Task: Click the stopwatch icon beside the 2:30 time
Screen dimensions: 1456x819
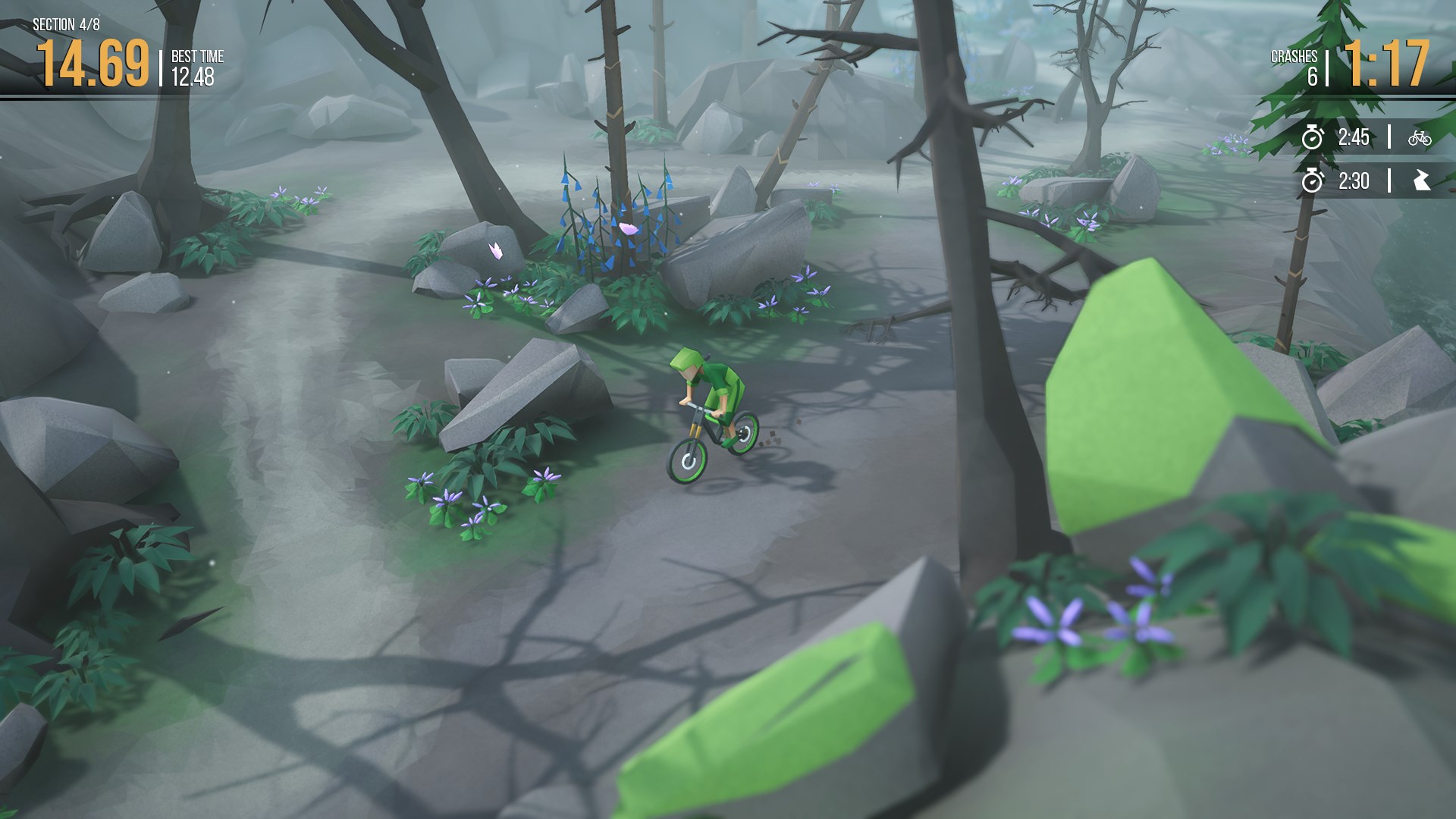Action: click(1310, 180)
